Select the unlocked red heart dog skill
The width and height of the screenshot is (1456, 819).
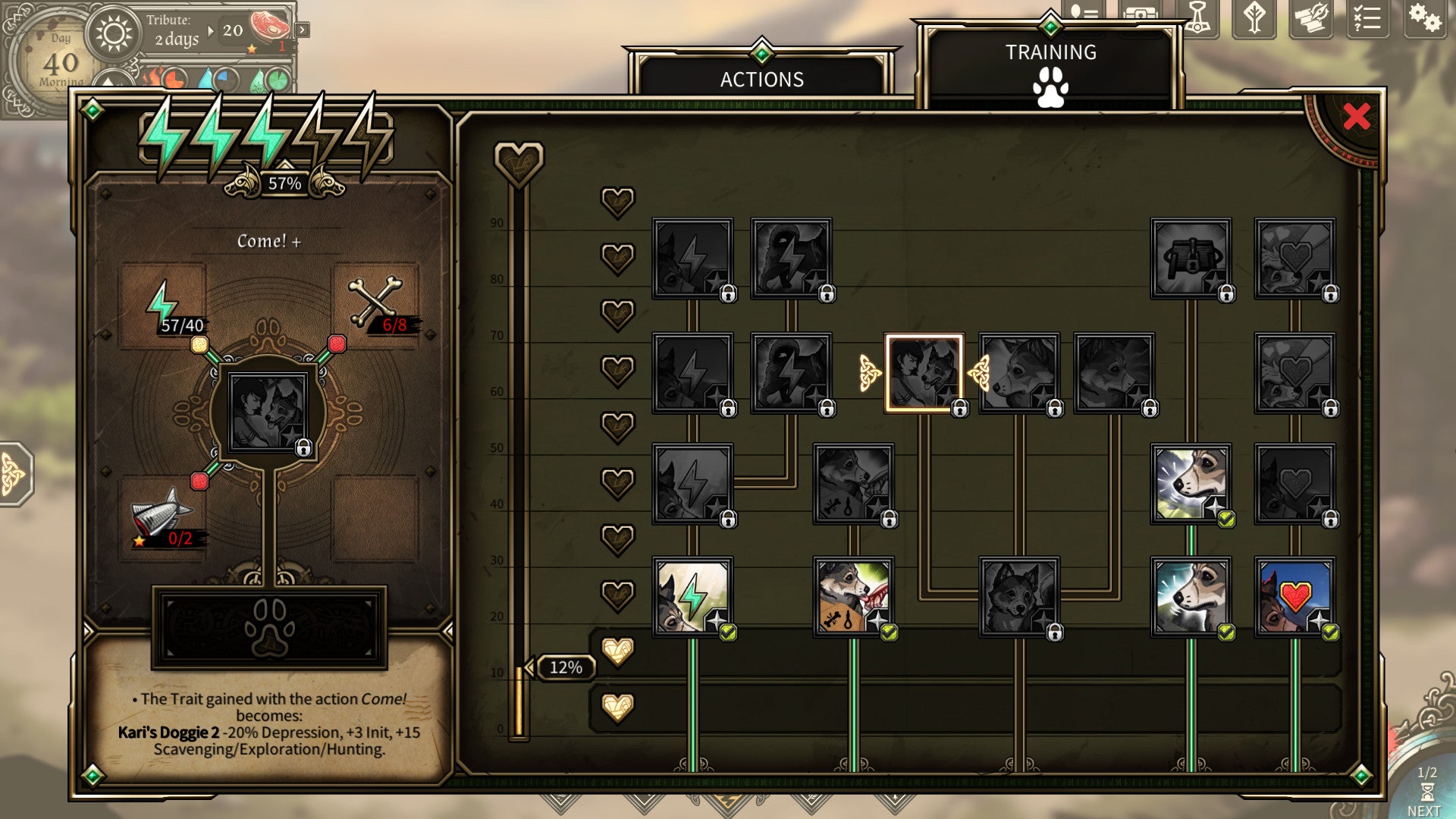tap(1294, 597)
